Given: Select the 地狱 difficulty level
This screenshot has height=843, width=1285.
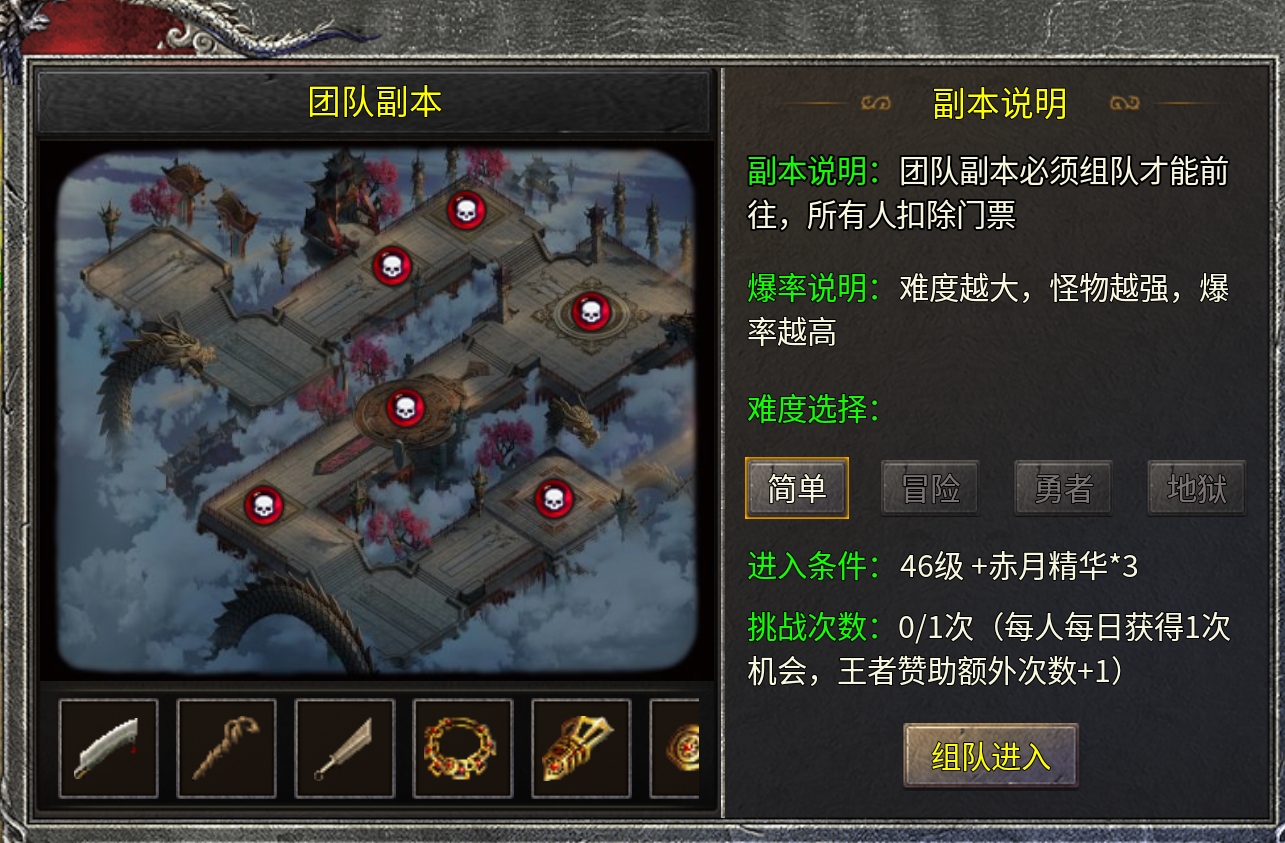Looking at the screenshot, I should [1195, 487].
